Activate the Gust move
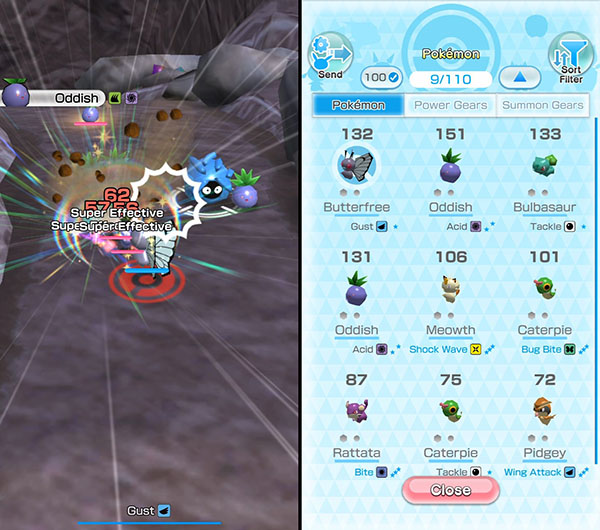This screenshot has width=600, height=530. coord(149,511)
